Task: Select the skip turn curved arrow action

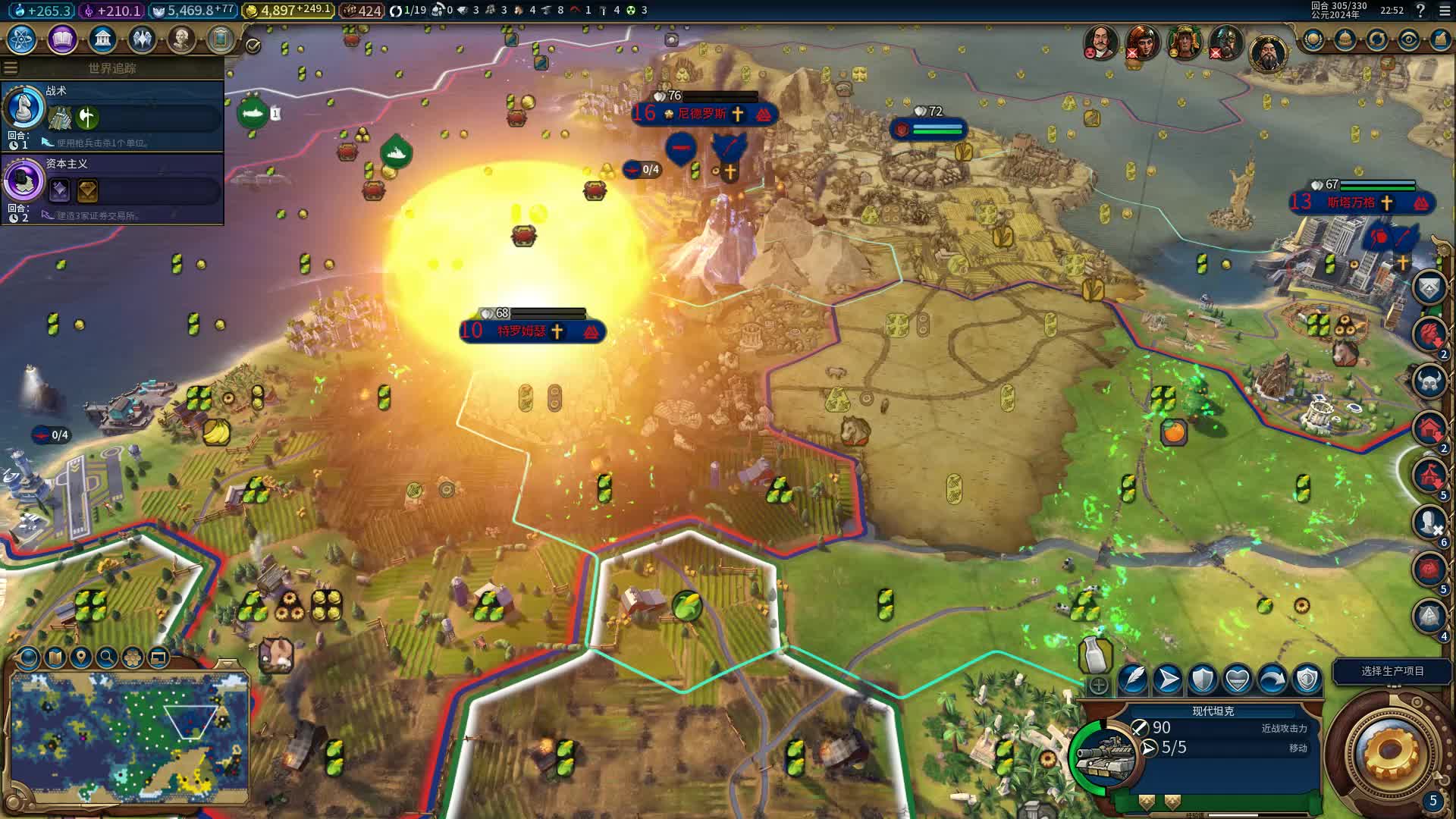Action: [x=1272, y=679]
